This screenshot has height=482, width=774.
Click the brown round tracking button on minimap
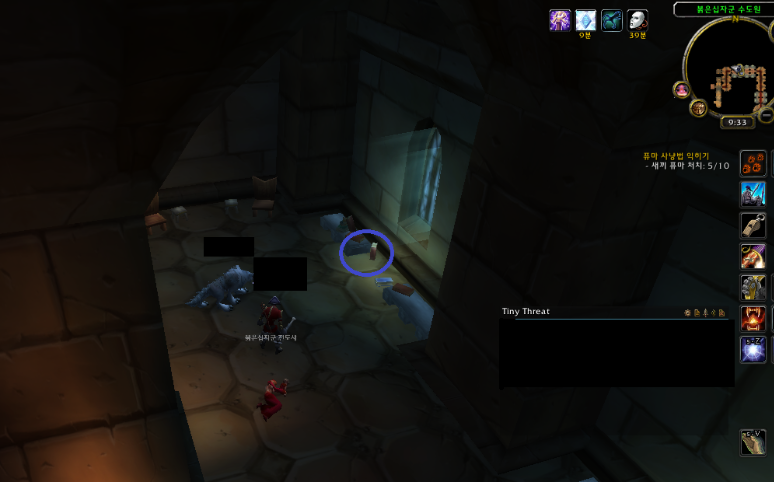pos(699,107)
